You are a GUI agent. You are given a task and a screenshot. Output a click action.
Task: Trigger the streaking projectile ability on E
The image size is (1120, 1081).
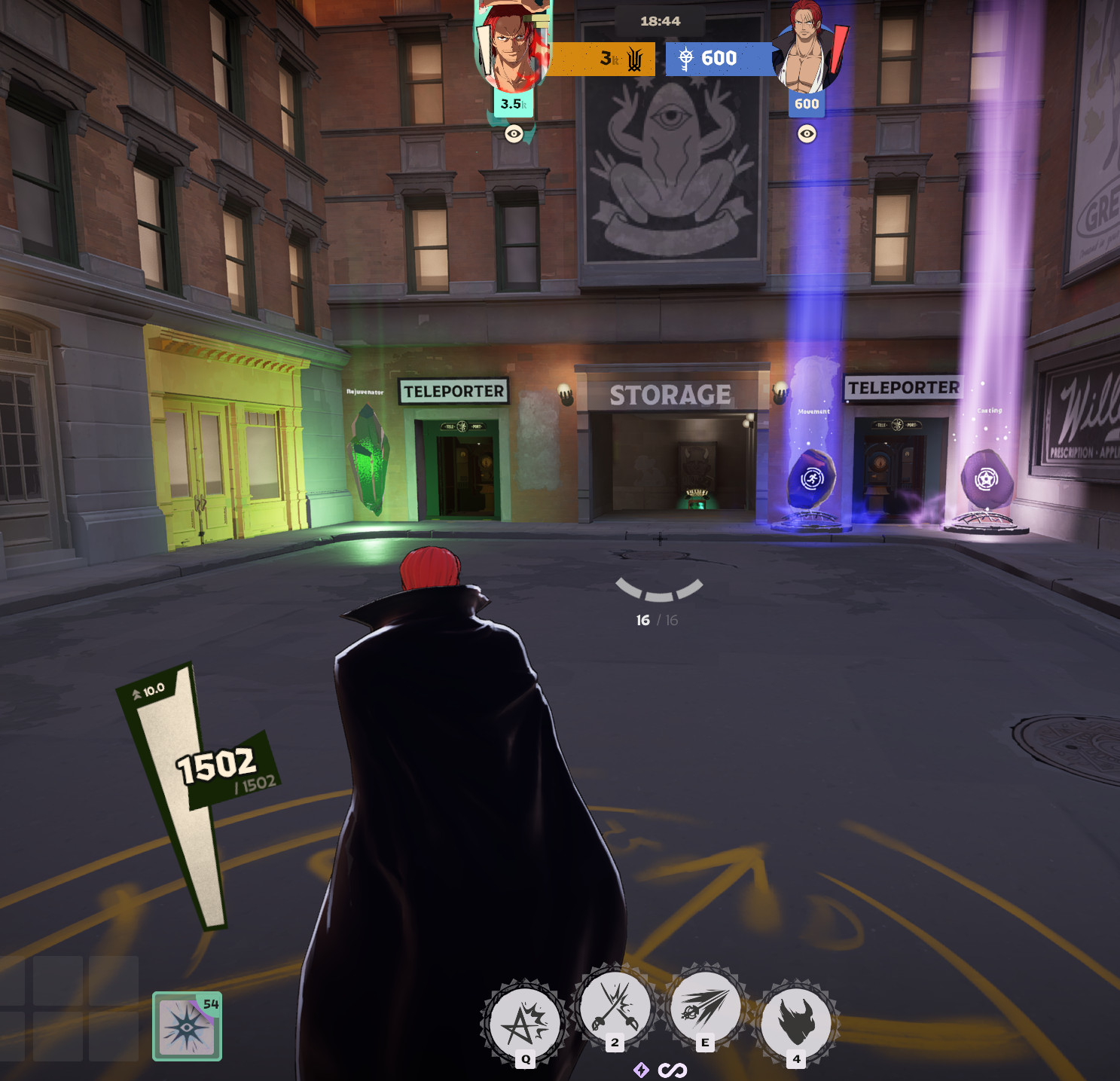point(705,1006)
